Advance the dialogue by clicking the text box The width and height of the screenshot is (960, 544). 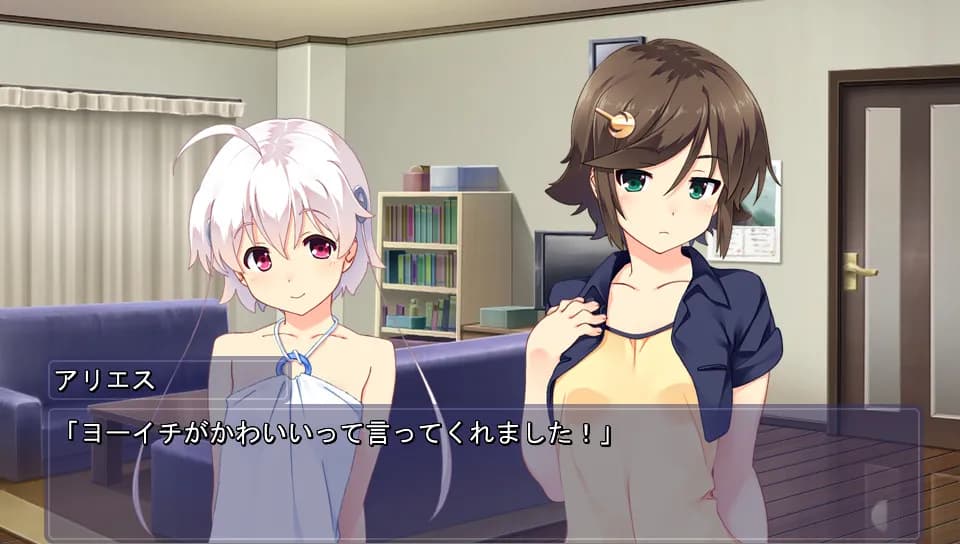480,470
